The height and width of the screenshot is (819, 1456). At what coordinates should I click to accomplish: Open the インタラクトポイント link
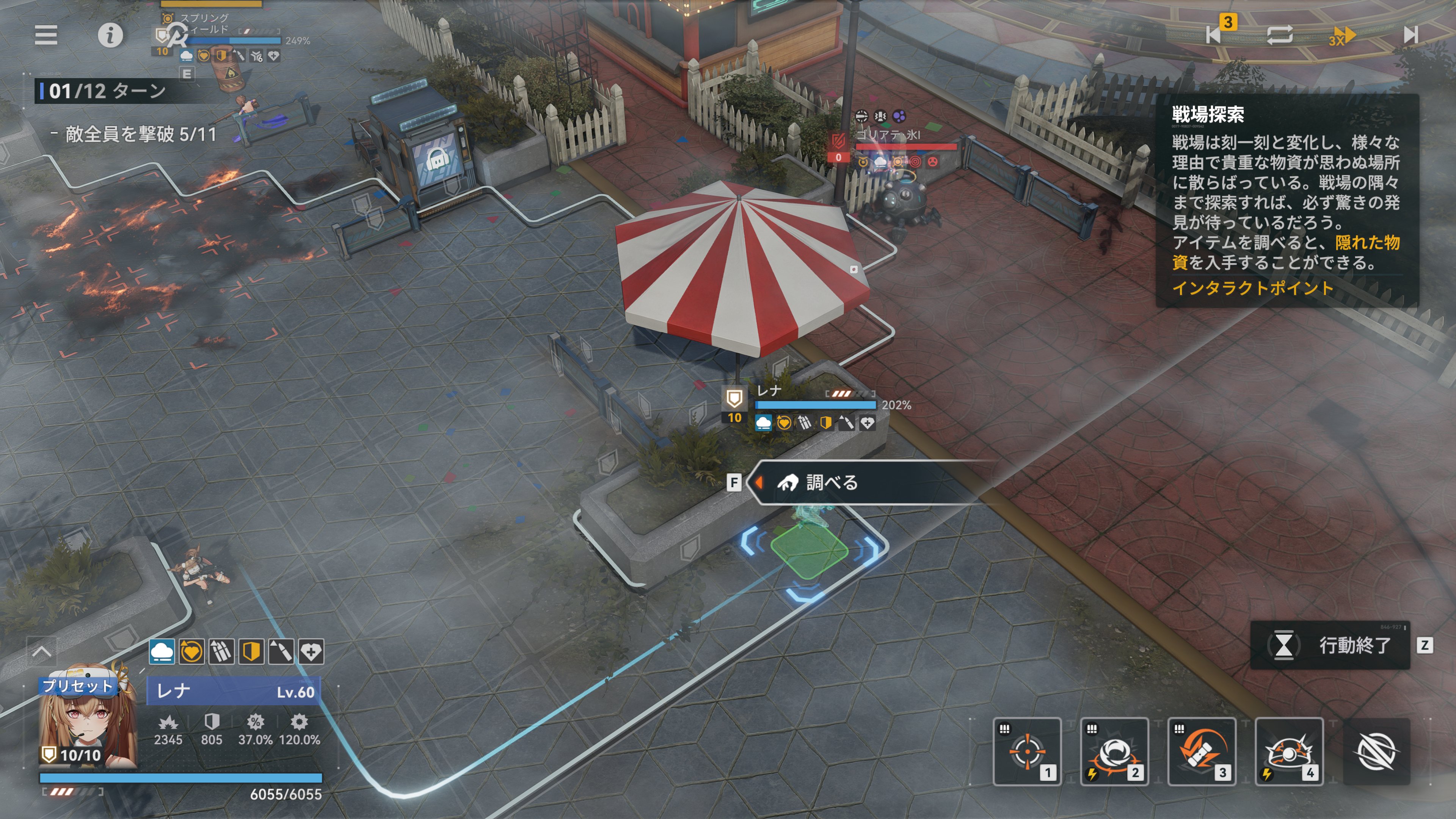tap(1252, 288)
